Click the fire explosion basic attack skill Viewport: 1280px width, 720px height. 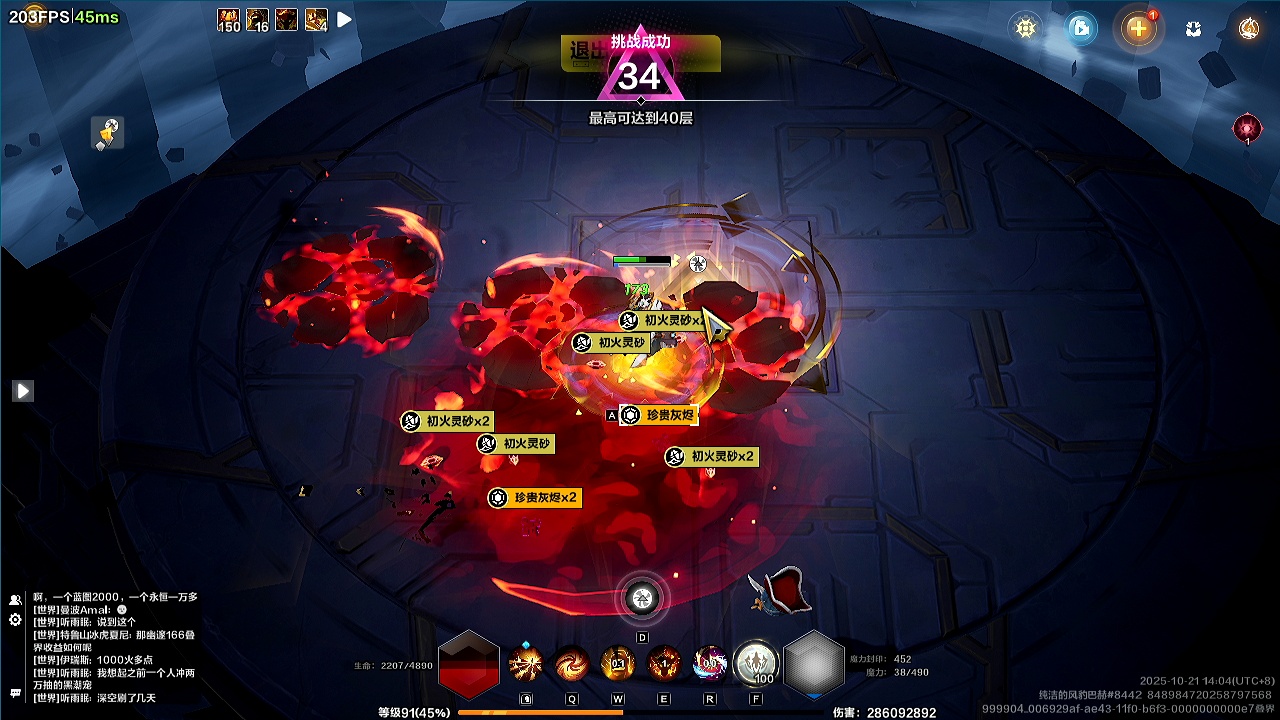coord(526,663)
